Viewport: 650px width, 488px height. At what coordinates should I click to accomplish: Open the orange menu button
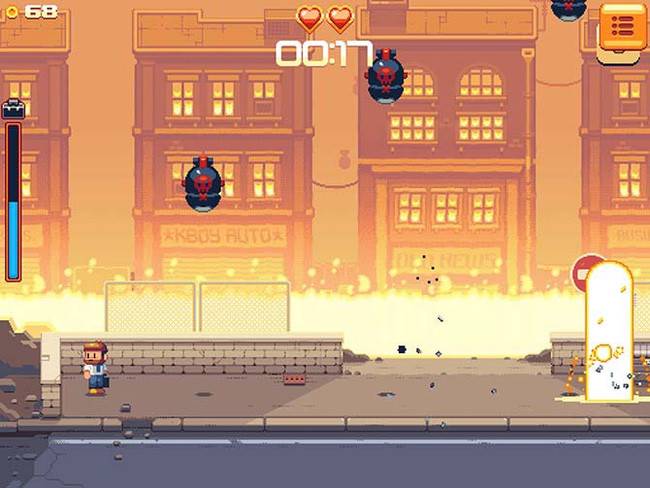[621, 26]
